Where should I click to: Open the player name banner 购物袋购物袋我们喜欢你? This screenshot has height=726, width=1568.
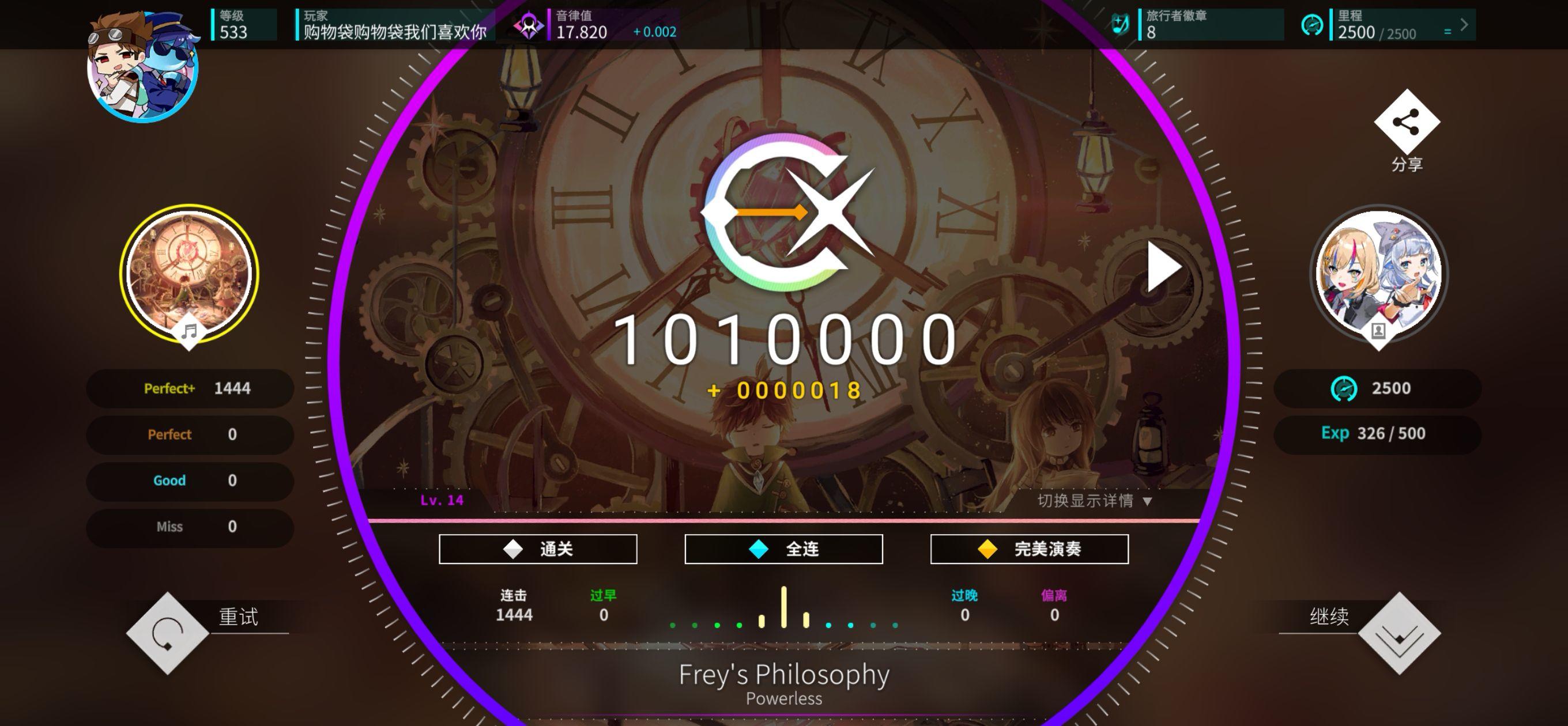(393, 28)
